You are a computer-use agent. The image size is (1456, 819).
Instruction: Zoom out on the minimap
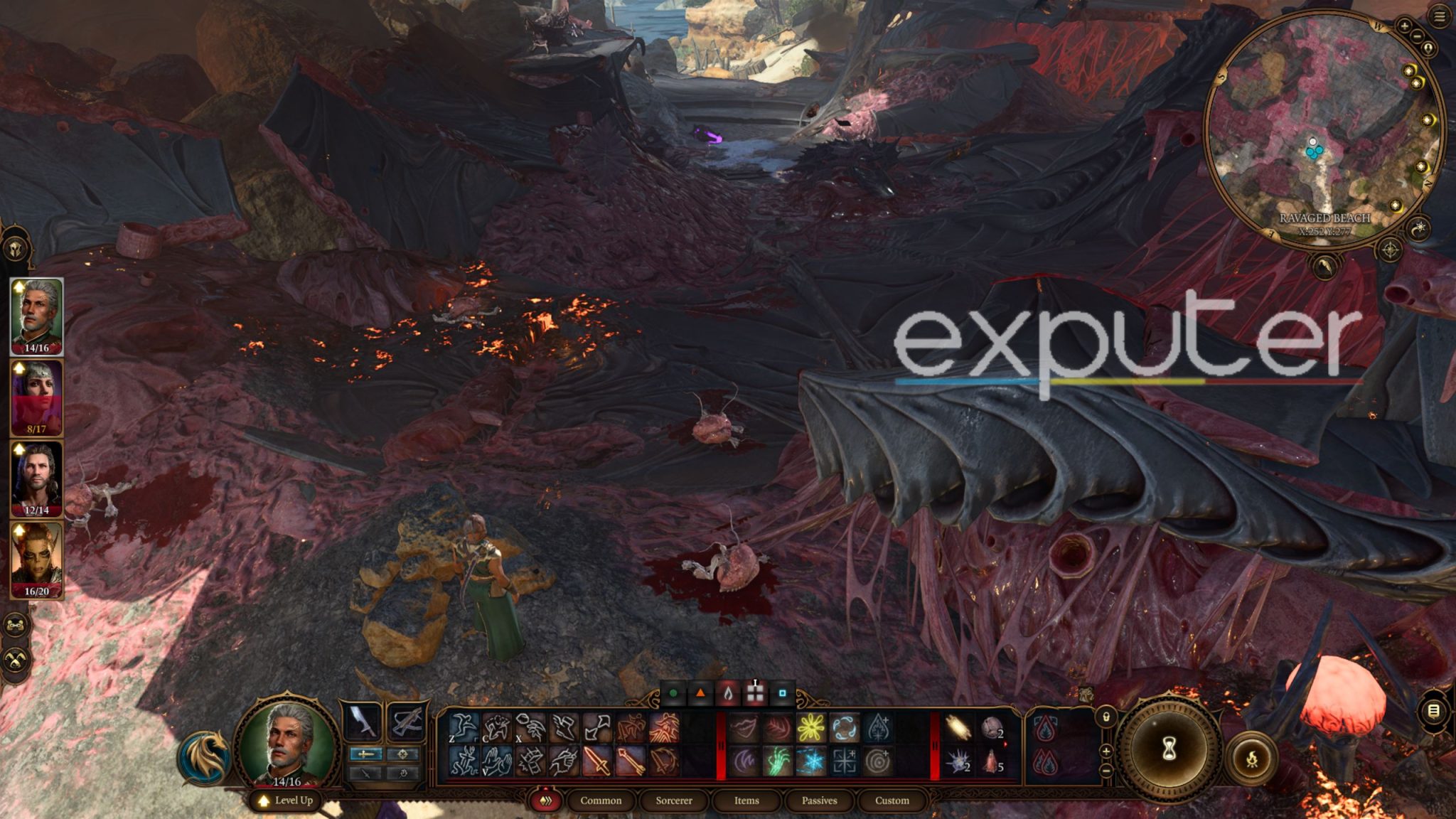click(x=1417, y=36)
